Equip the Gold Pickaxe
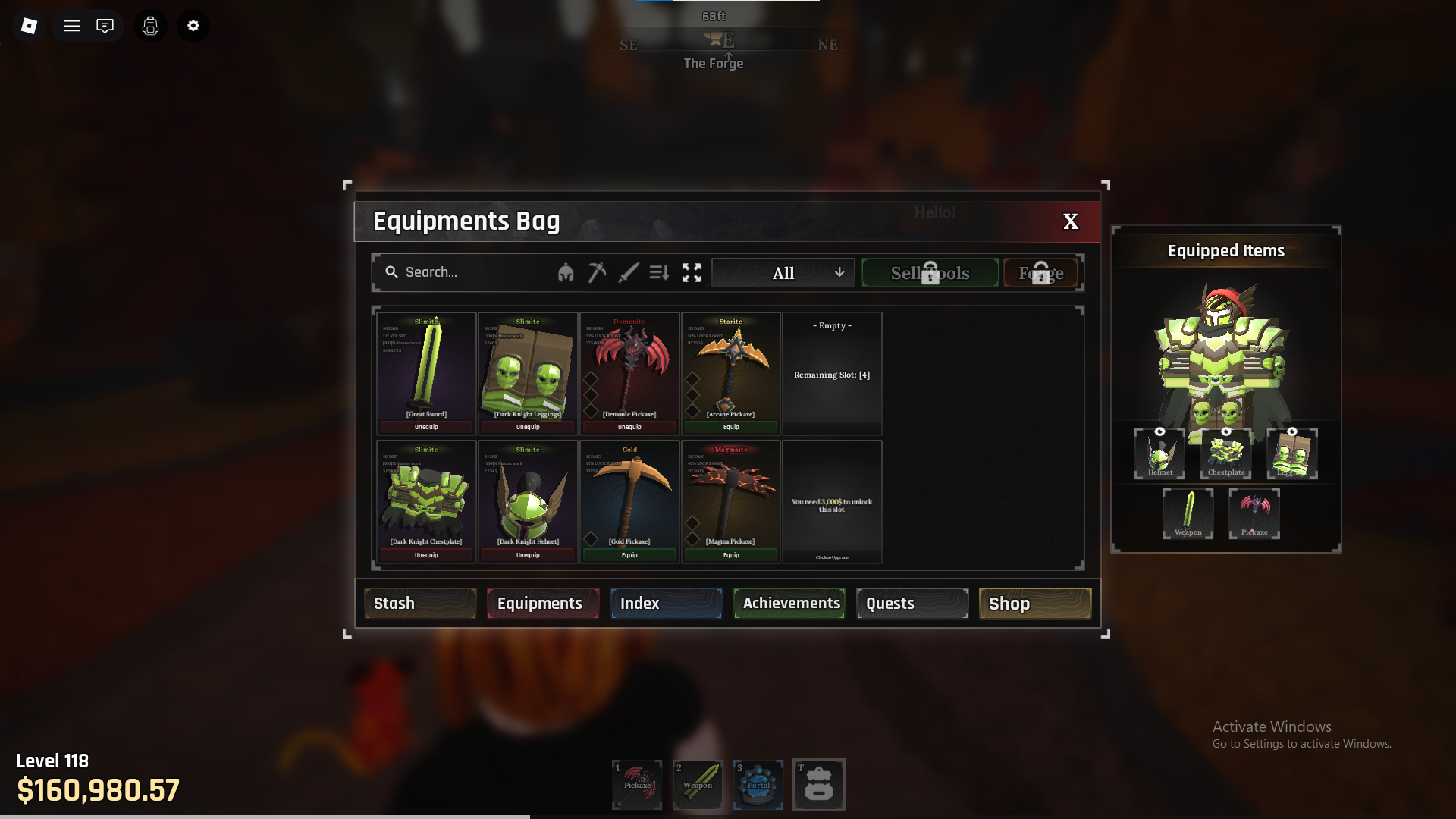1456x819 pixels. [629, 555]
